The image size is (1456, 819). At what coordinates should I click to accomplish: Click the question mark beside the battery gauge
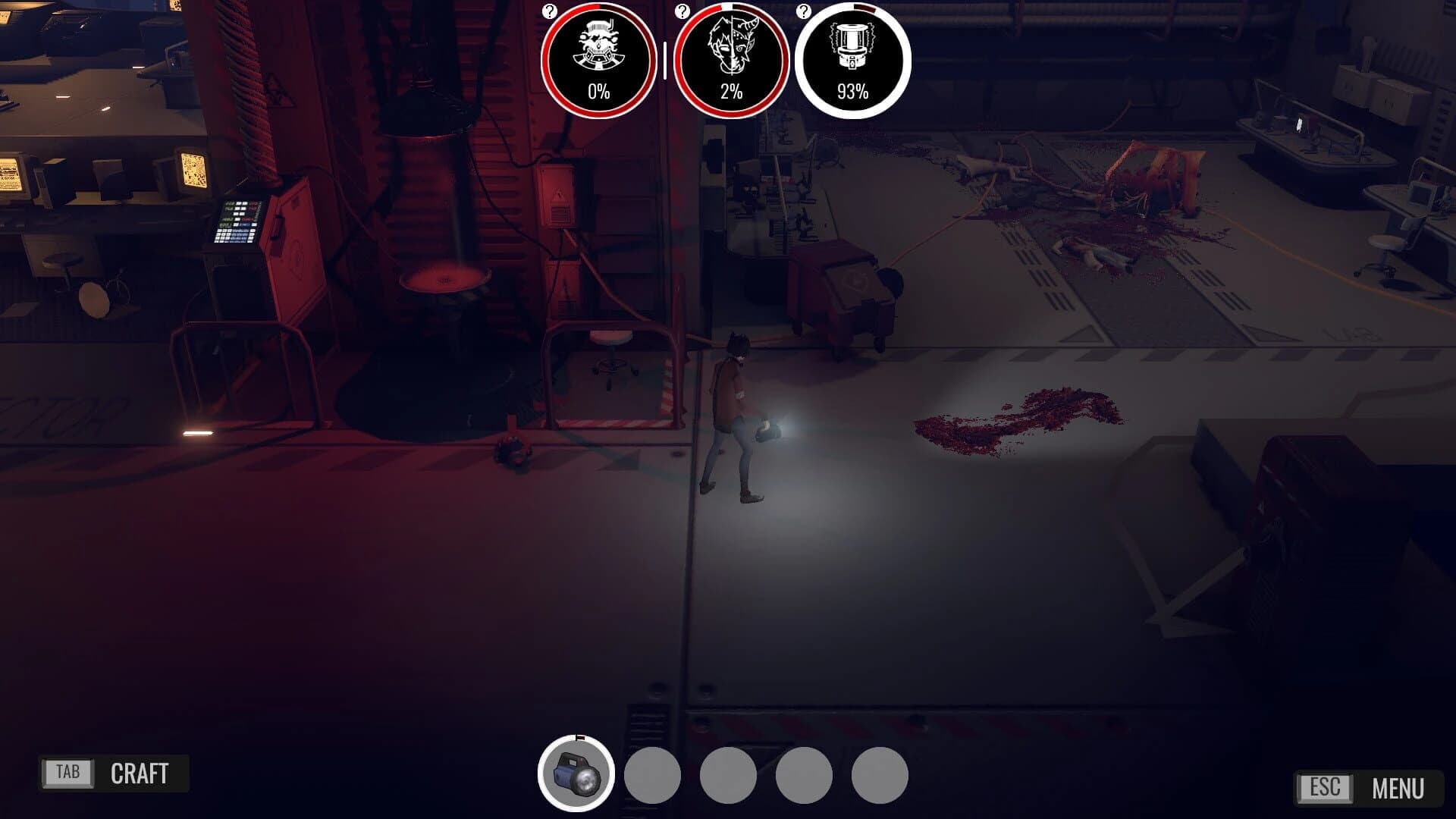pos(804,11)
